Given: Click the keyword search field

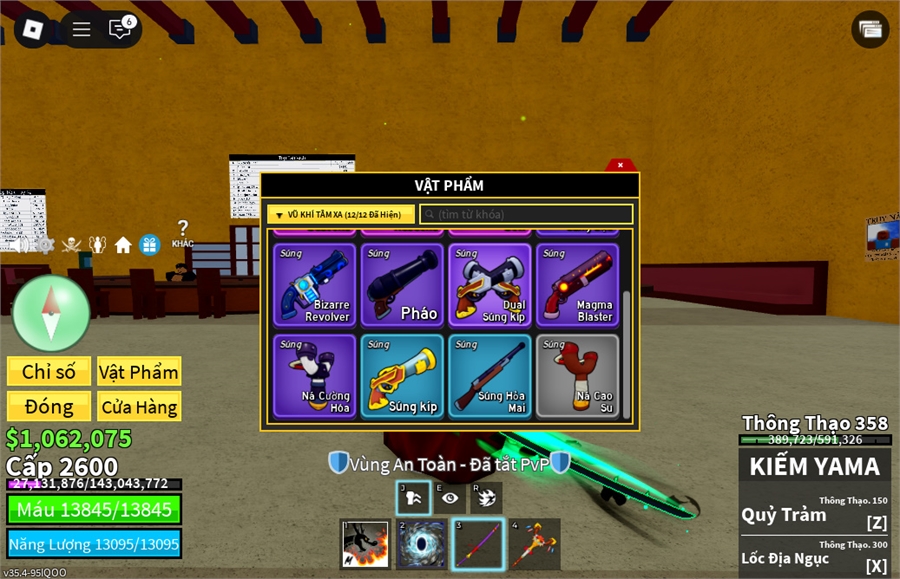Looking at the screenshot, I should [x=526, y=214].
